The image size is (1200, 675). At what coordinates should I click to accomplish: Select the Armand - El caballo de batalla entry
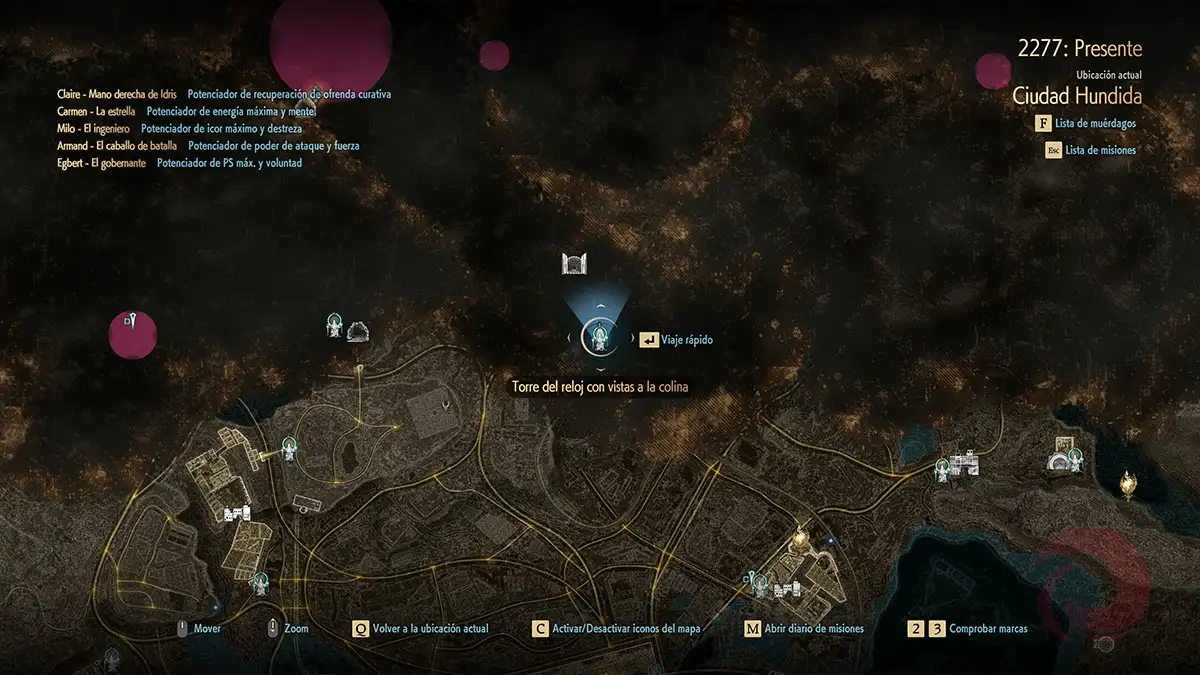tap(117, 145)
